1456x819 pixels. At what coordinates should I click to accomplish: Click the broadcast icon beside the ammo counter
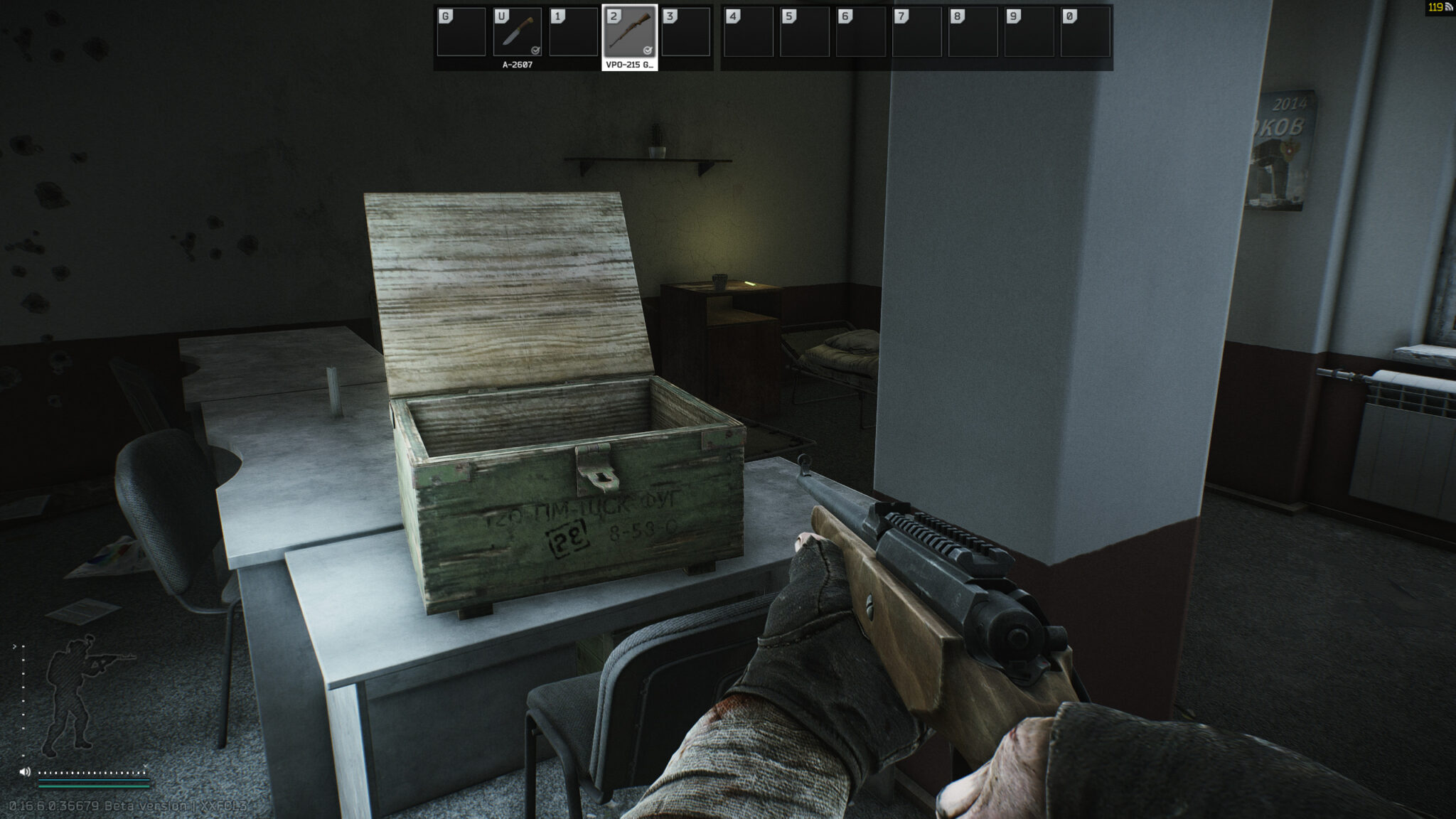1450,6
